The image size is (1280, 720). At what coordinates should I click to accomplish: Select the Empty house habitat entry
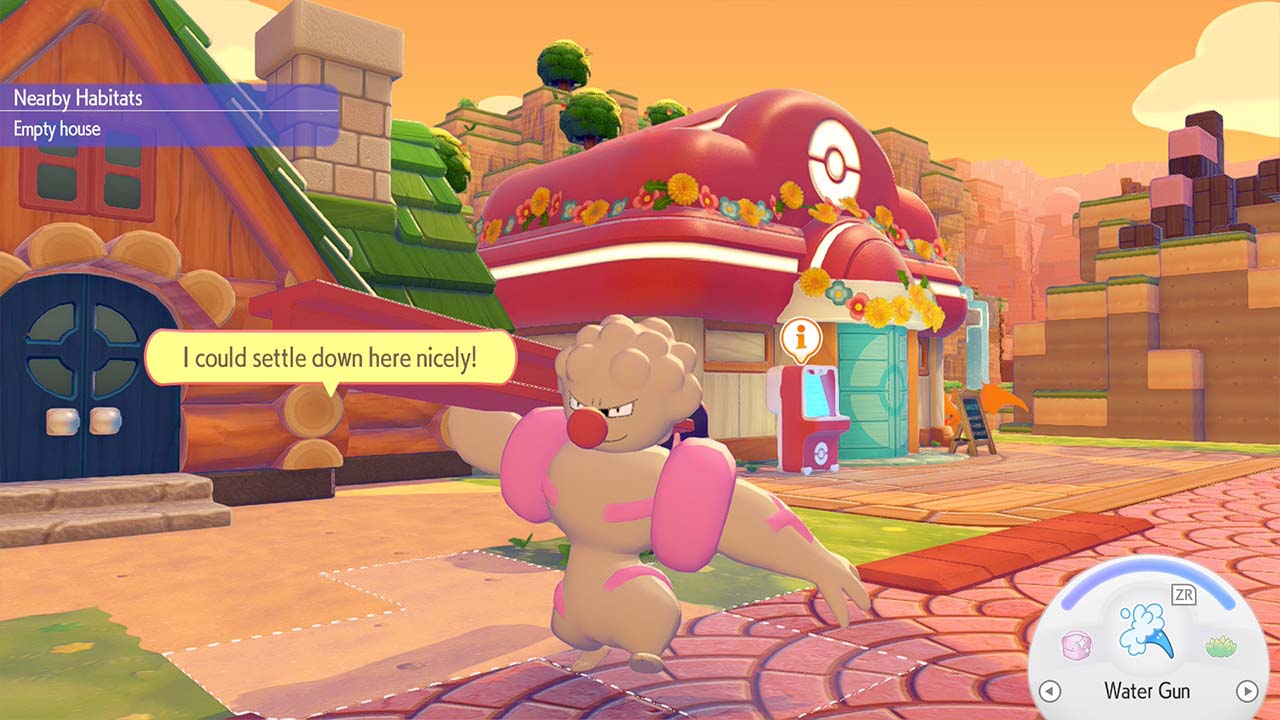(57, 129)
